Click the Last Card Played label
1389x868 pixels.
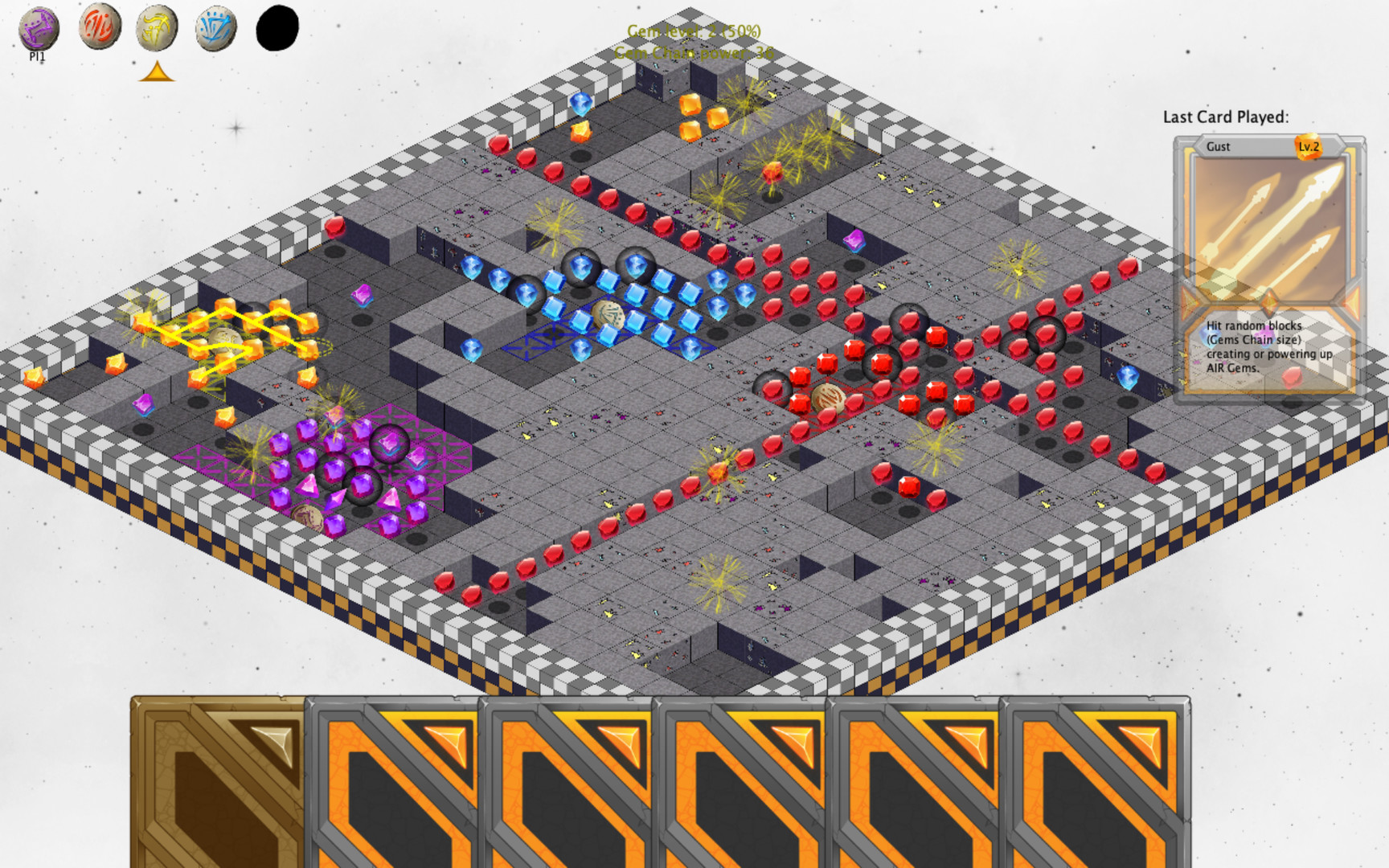(x=1225, y=115)
